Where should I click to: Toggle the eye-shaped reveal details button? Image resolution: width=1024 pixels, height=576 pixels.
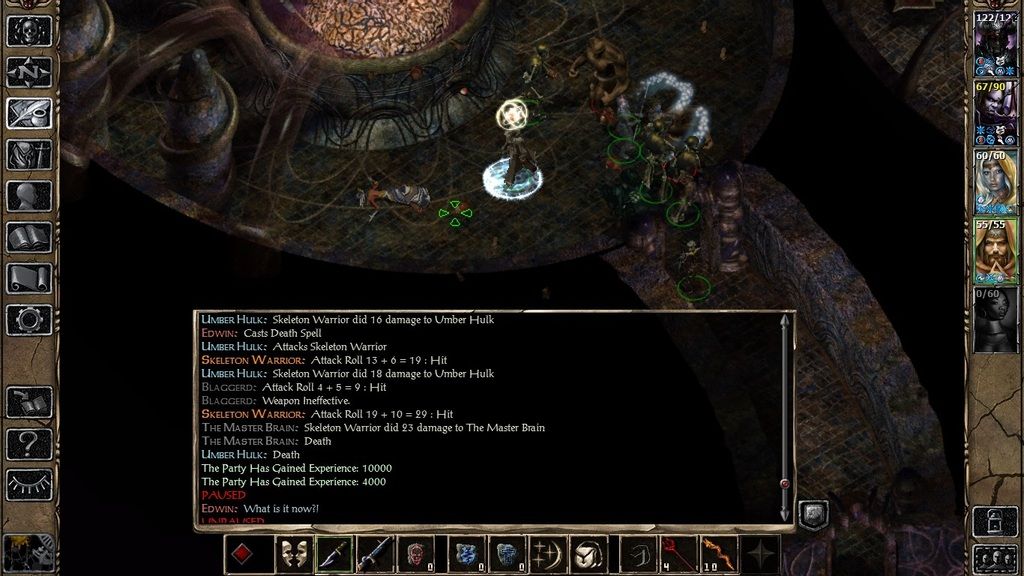click(x=29, y=484)
